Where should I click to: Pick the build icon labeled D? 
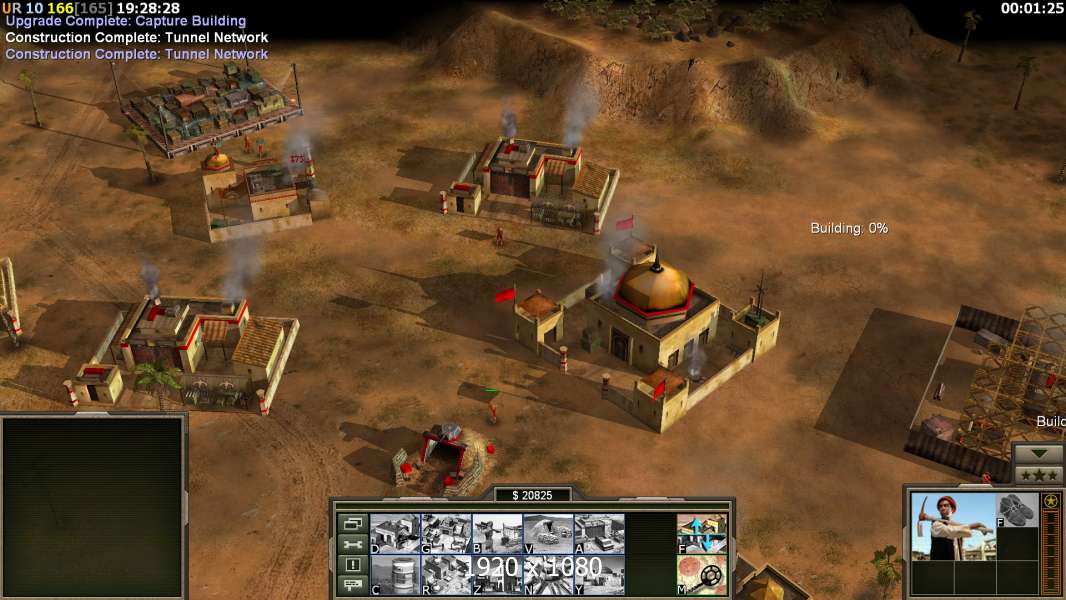coord(395,533)
